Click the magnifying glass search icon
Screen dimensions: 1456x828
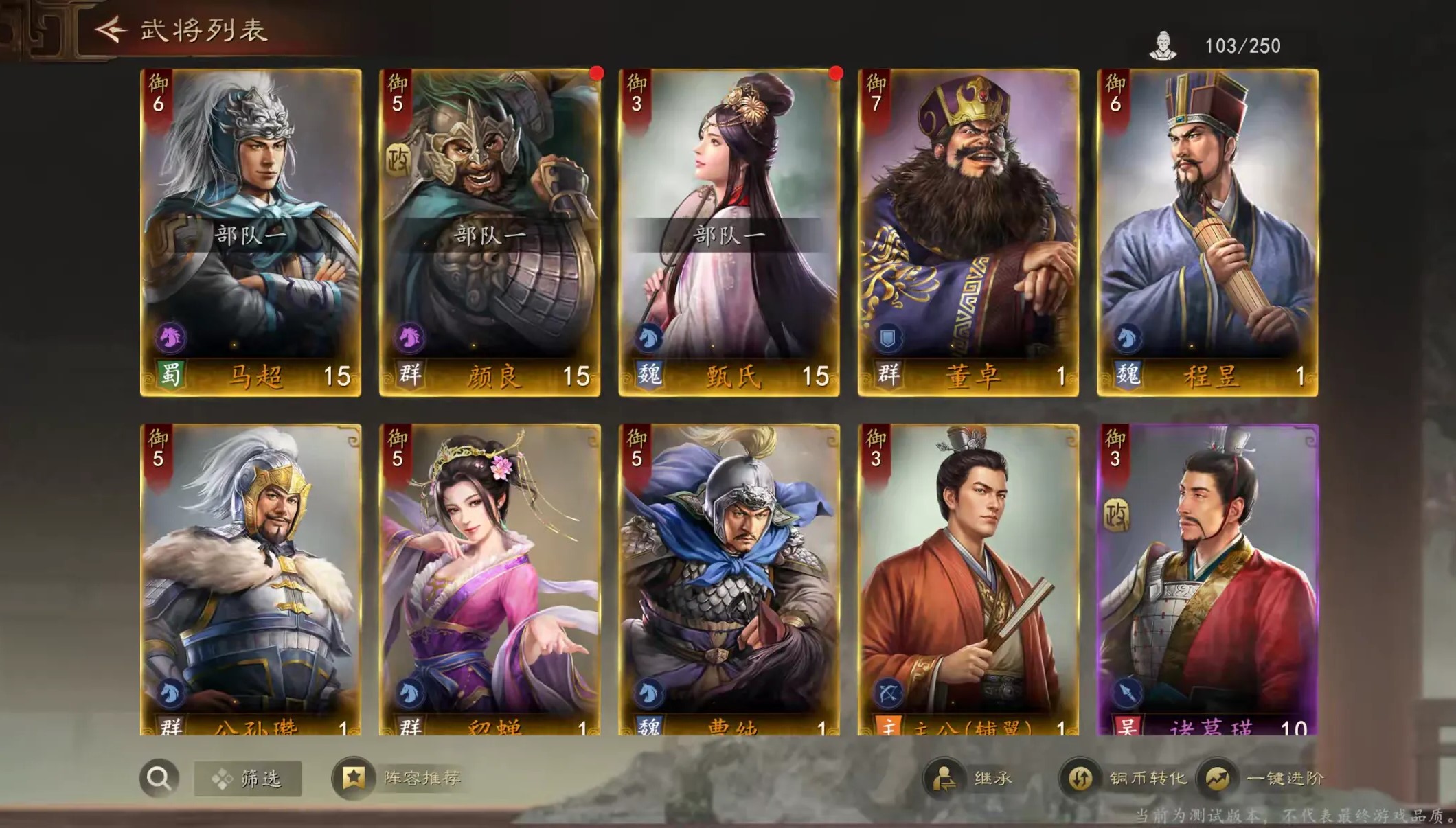point(159,779)
